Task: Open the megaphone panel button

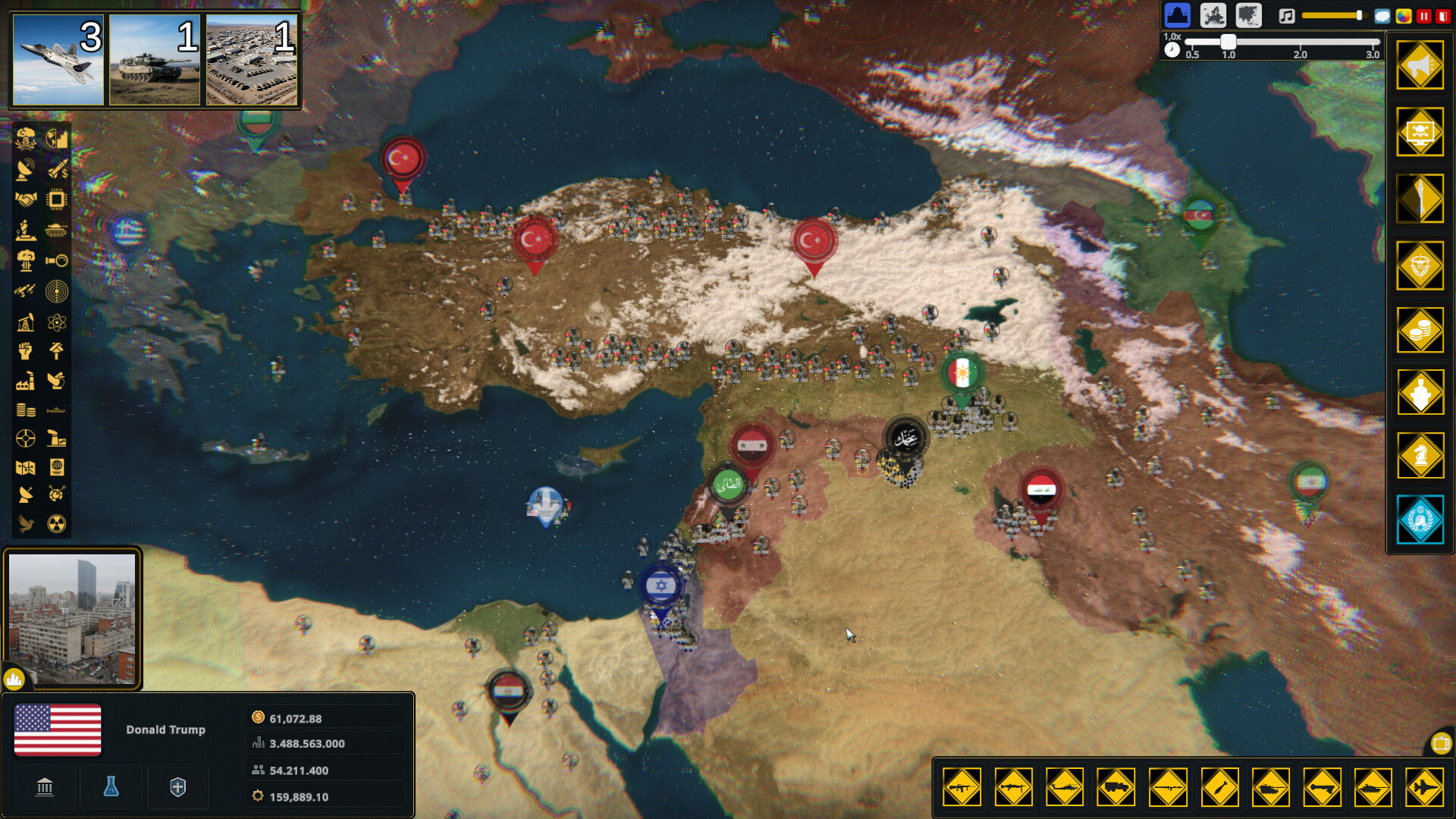Action: (x=1420, y=66)
